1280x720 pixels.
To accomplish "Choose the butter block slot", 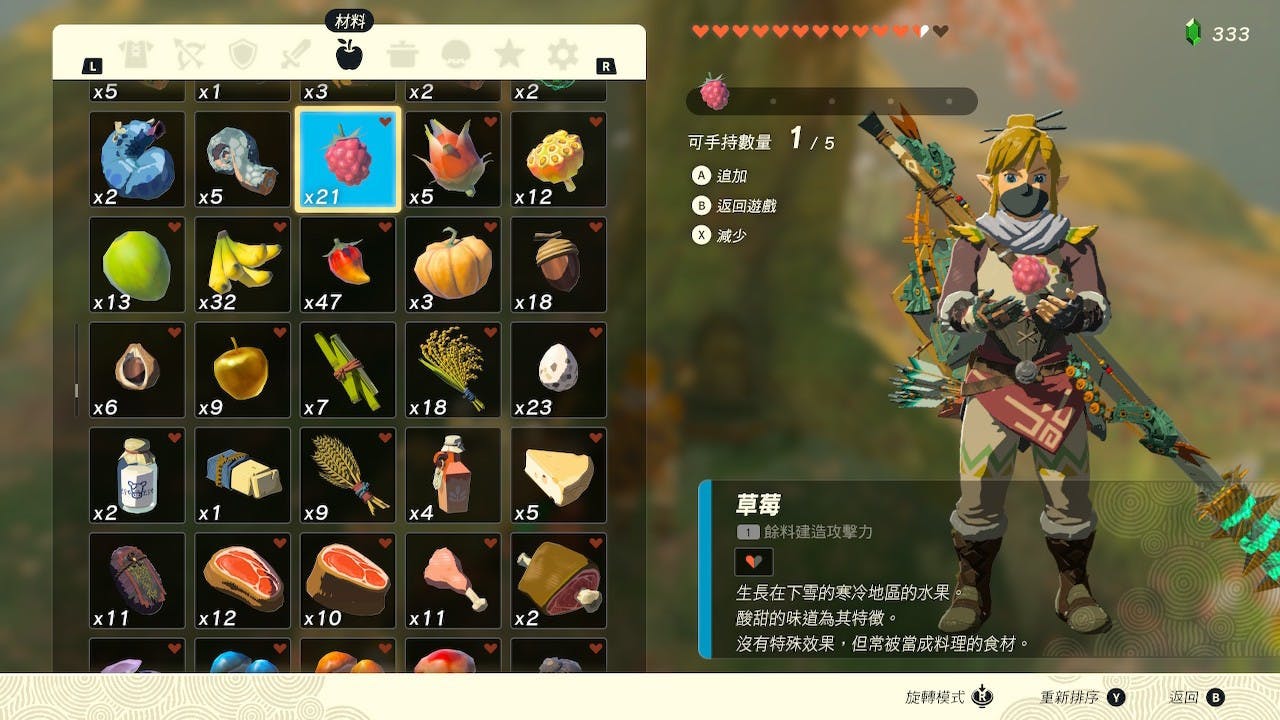I will point(242,476).
